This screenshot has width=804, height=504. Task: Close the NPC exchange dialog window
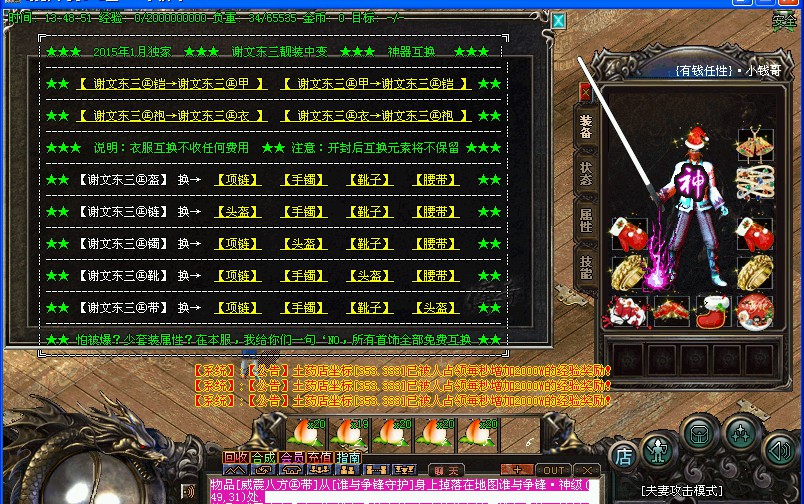559,20
